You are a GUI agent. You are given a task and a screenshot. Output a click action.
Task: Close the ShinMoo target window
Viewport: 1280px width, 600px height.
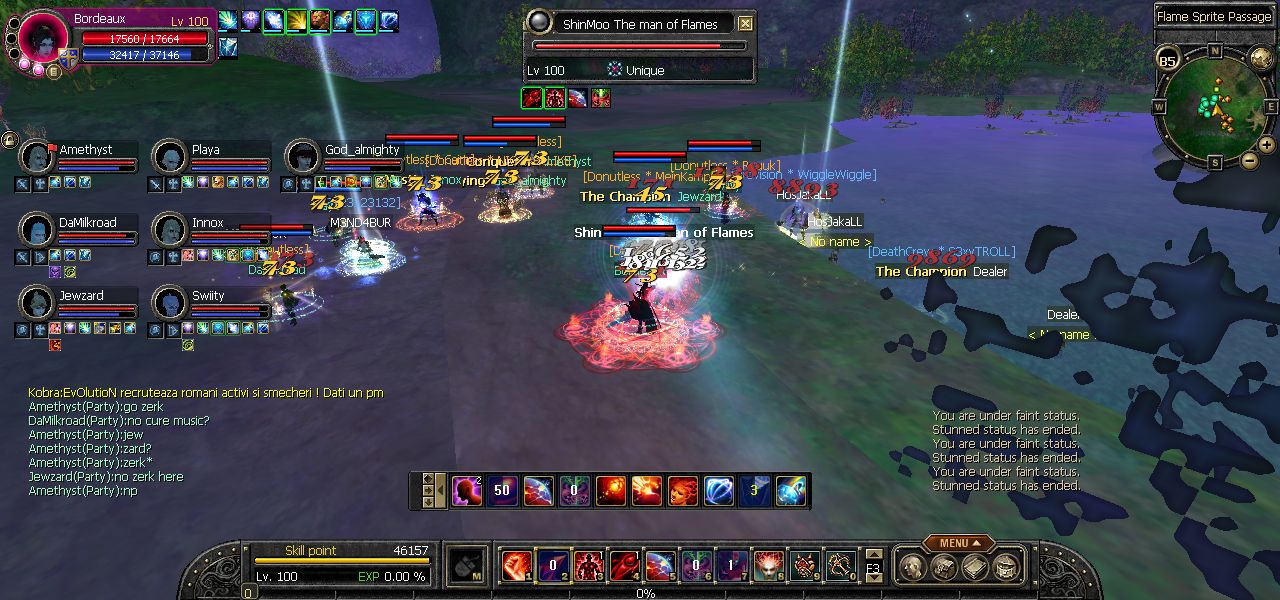[745, 23]
